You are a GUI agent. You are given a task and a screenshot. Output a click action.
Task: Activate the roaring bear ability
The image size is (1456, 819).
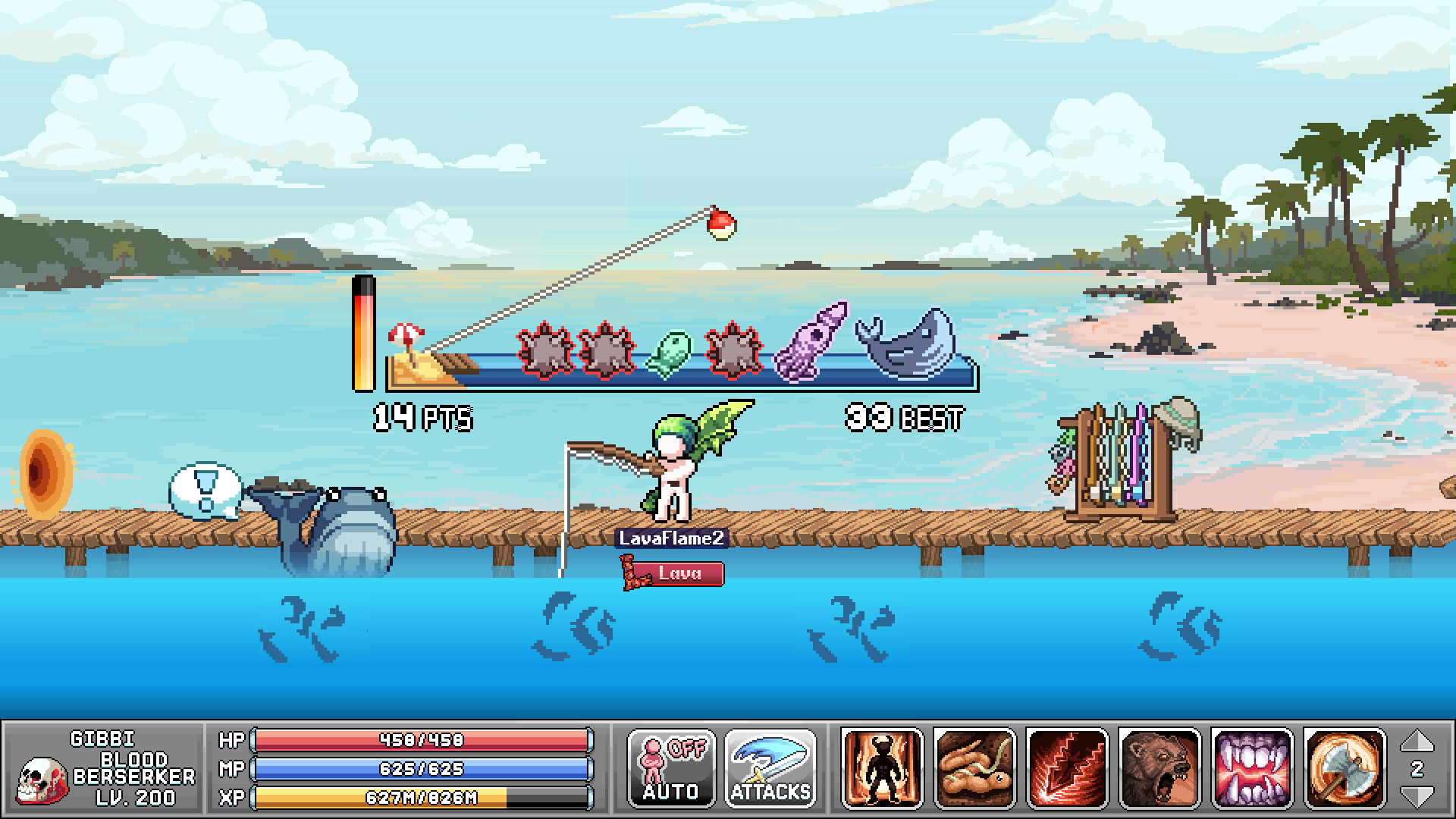(1159, 769)
